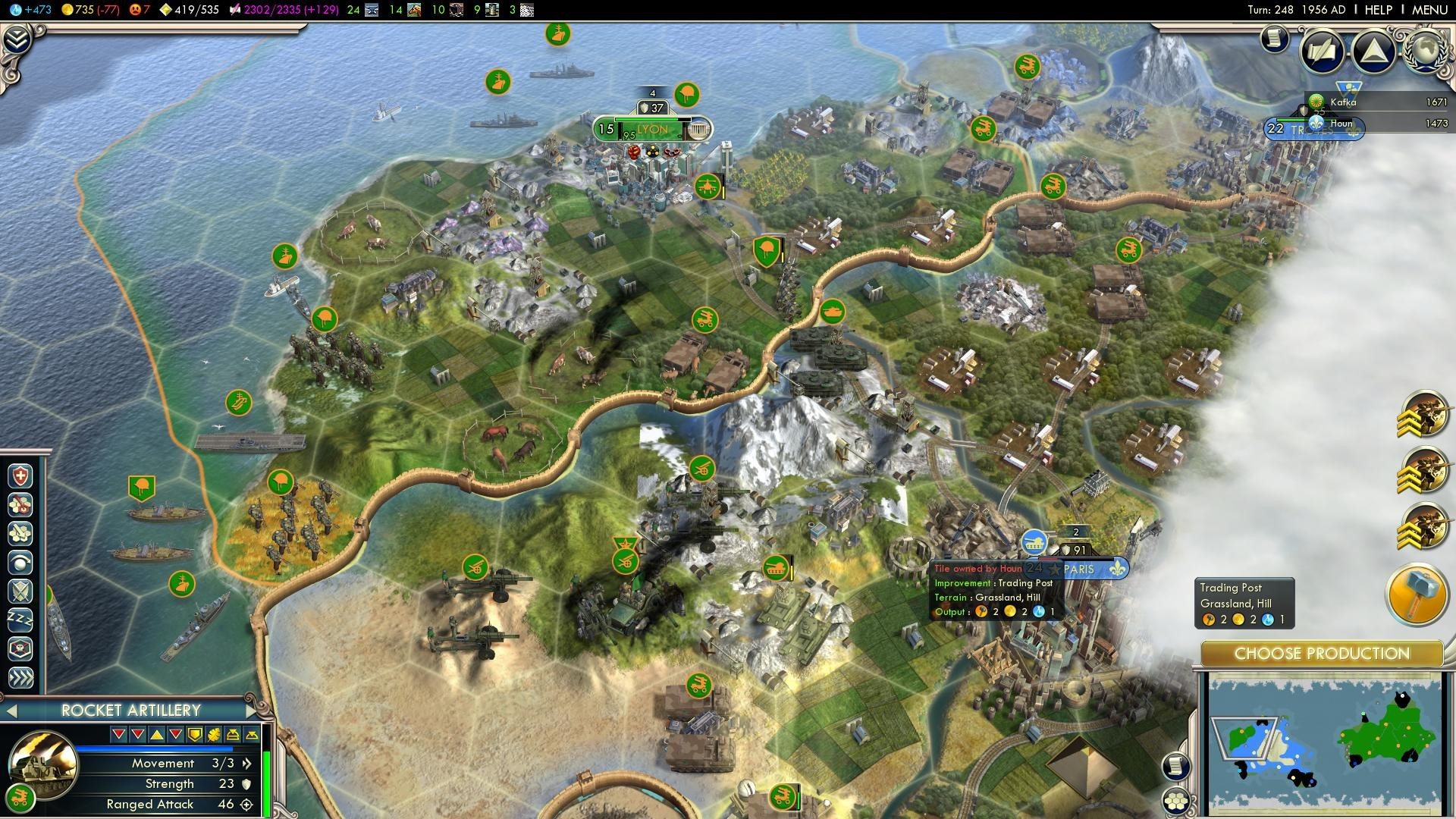The height and width of the screenshot is (819, 1456).
Task: Open the Lyon city banner
Action: pos(652,130)
